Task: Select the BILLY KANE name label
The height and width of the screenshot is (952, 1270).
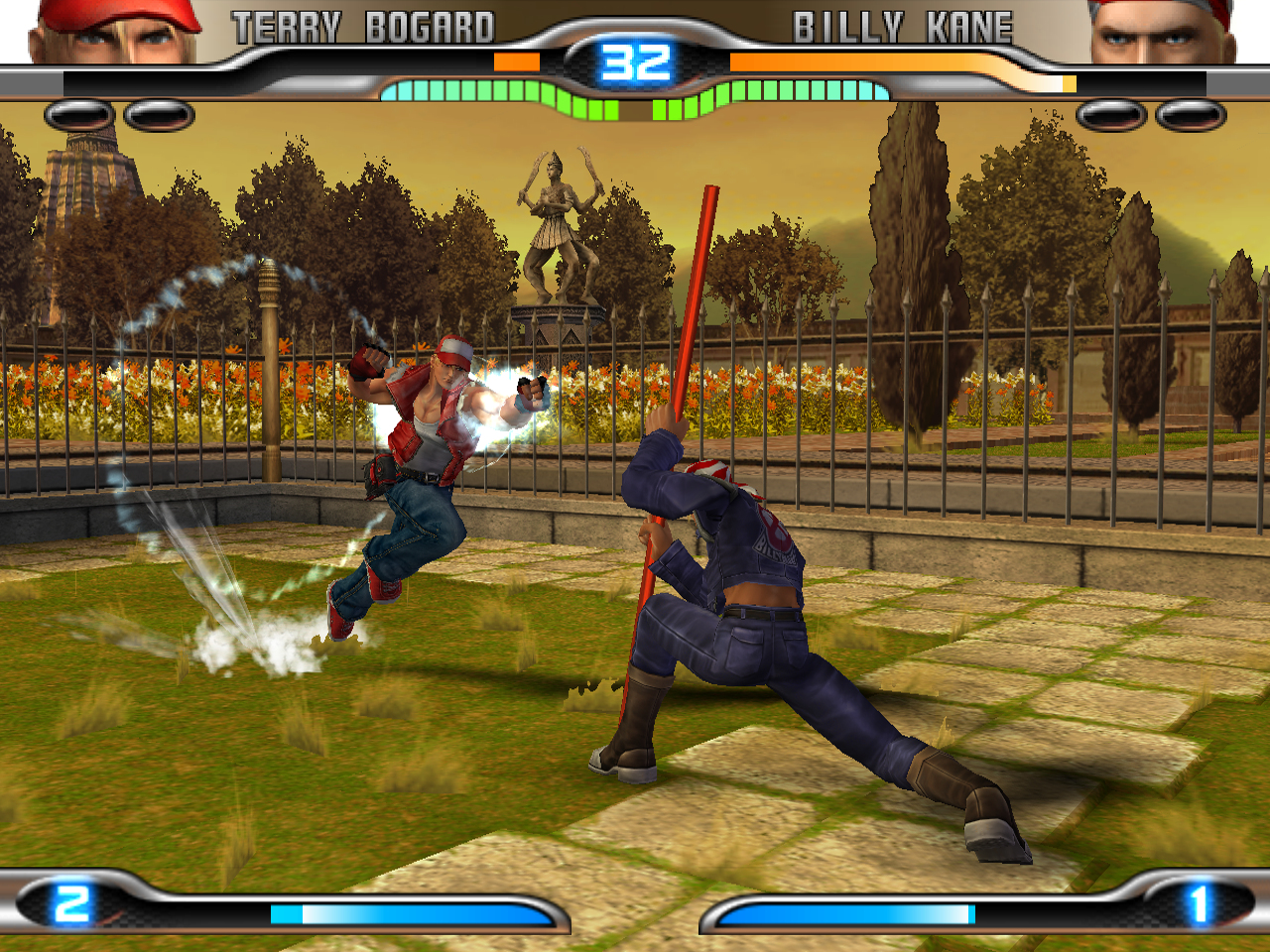Action: (902, 27)
